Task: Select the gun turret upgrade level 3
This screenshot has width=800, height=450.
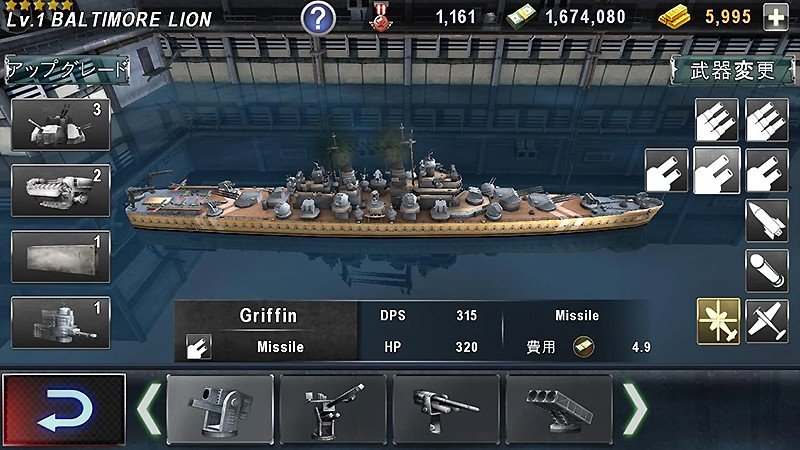Action: 60,124
